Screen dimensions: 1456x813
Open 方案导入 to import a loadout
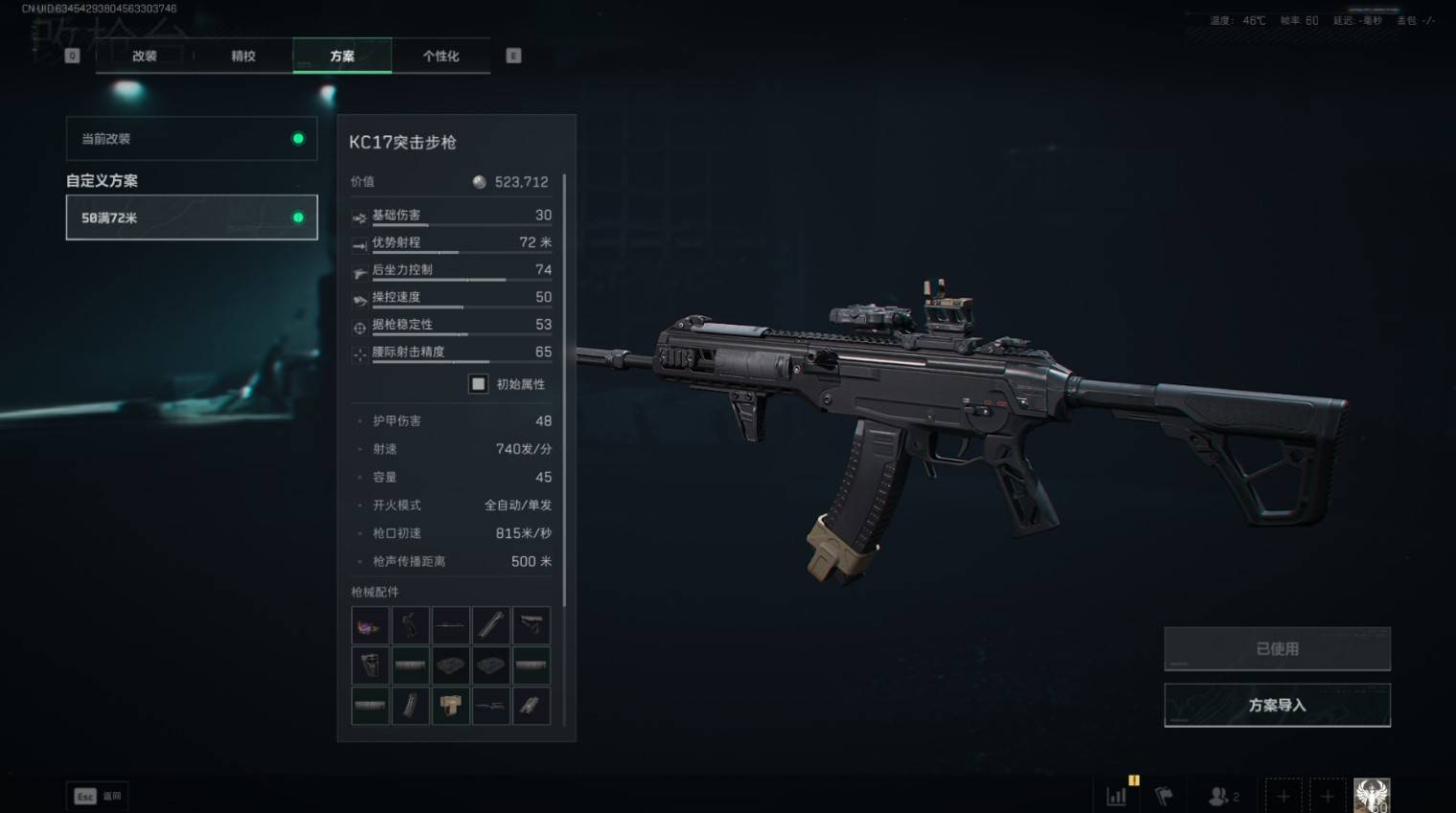[1277, 705]
